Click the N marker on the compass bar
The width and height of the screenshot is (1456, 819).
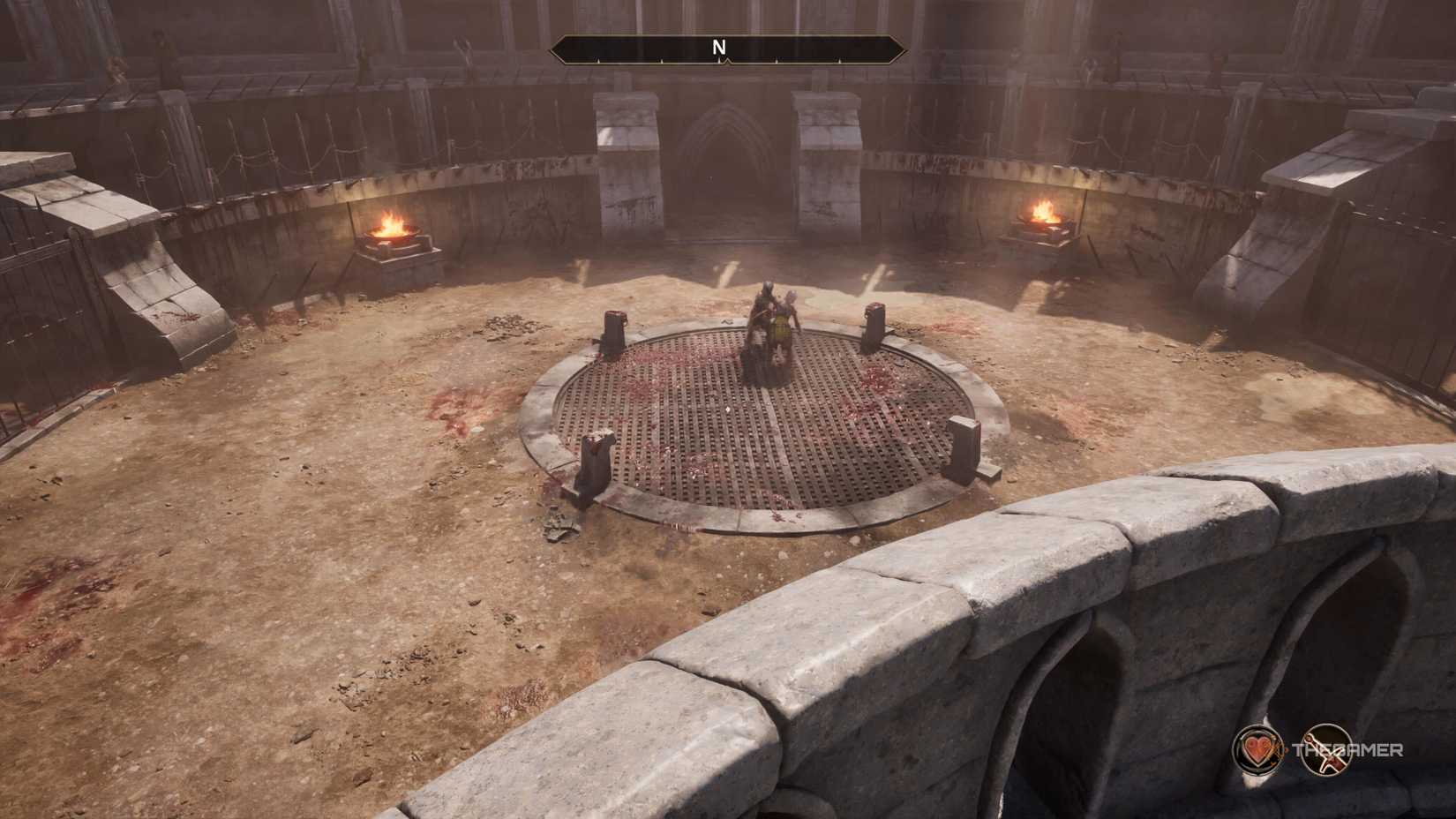click(x=721, y=46)
